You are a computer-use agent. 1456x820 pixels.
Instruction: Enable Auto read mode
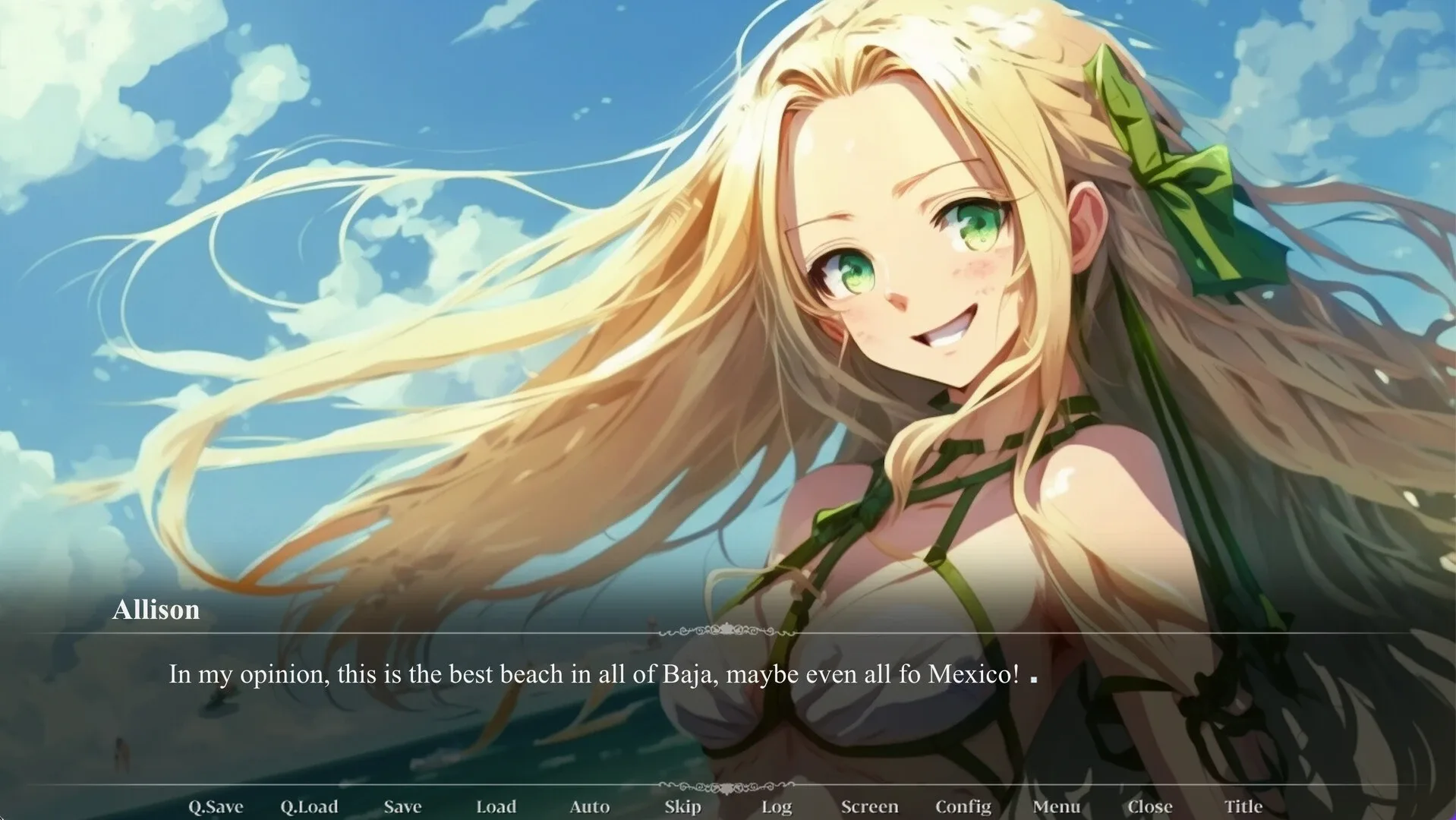590,806
